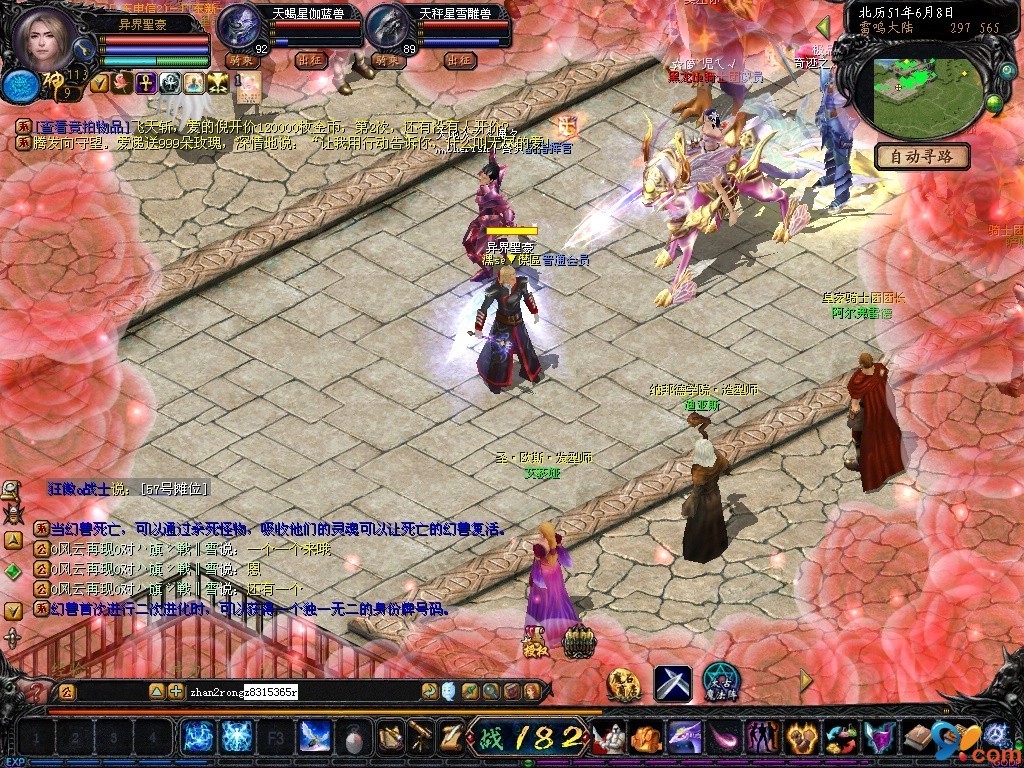Activate the crossed swords attack icon

[673, 683]
